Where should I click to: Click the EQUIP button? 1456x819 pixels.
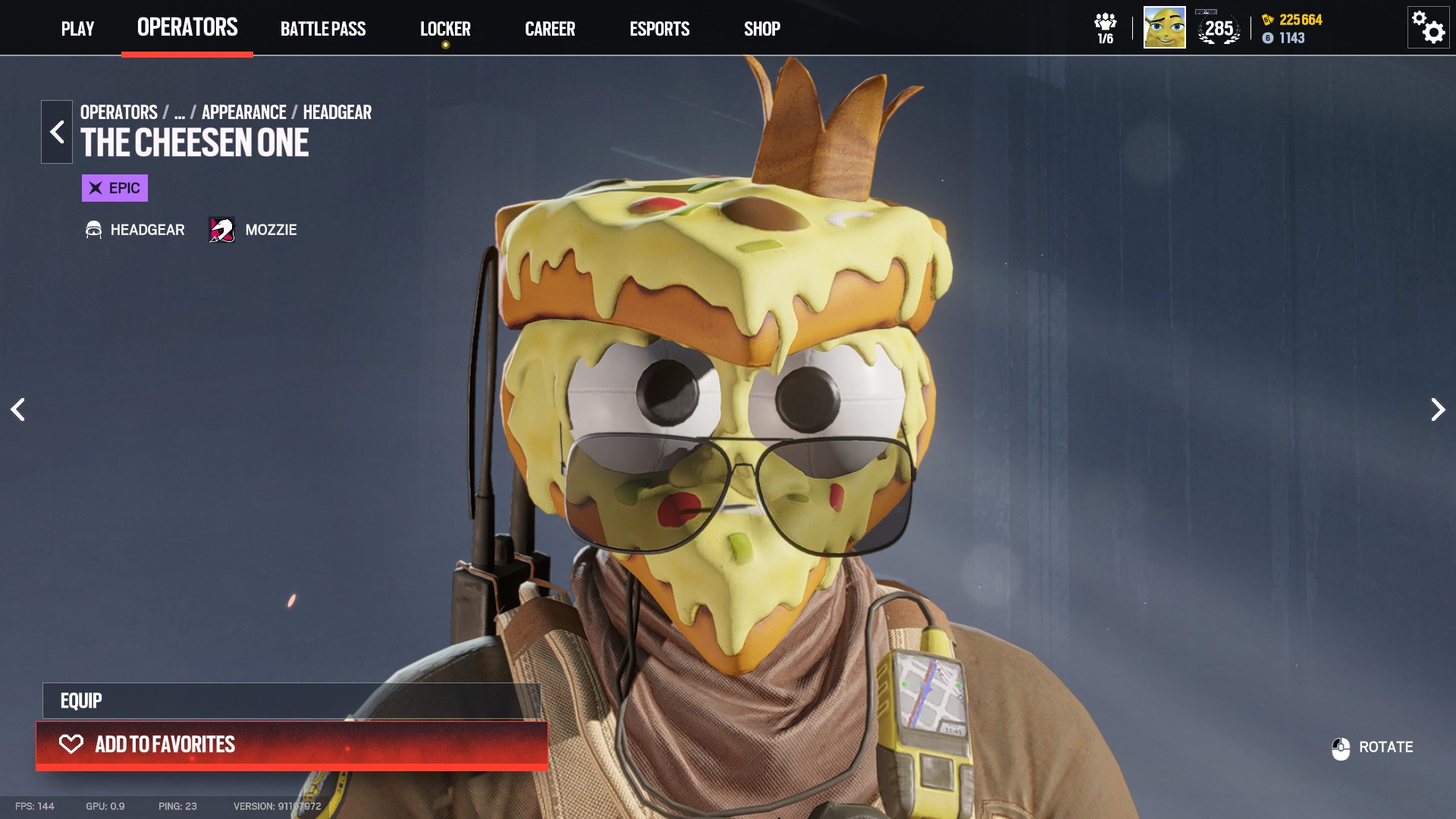tap(292, 700)
